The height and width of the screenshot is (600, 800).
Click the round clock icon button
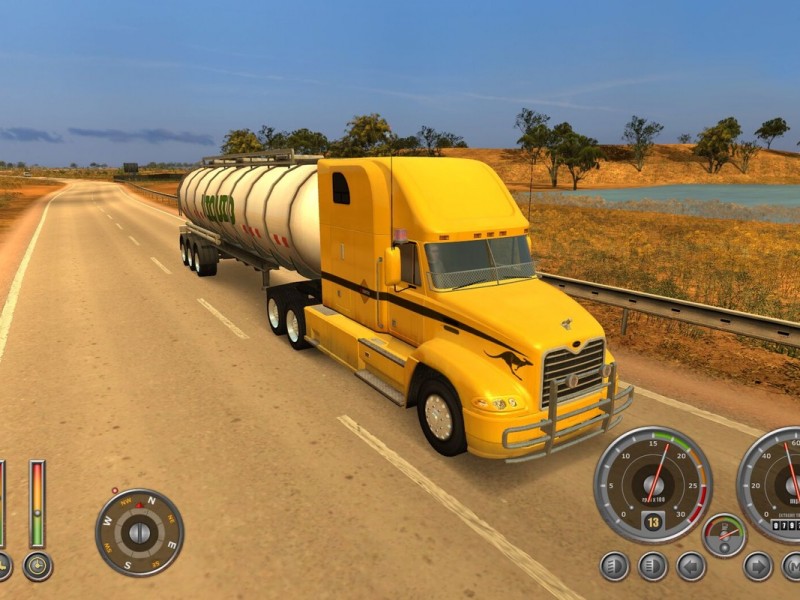pyautogui.click(x=38, y=566)
